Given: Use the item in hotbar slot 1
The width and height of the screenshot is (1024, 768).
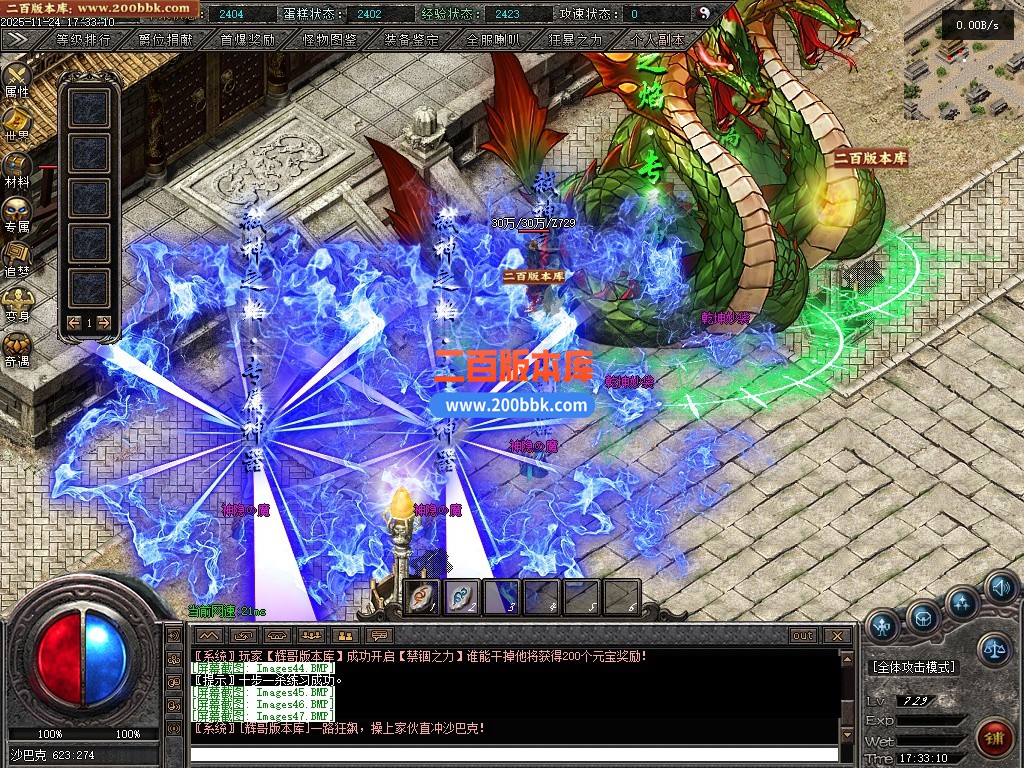Looking at the screenshot, I should point(422,597).
